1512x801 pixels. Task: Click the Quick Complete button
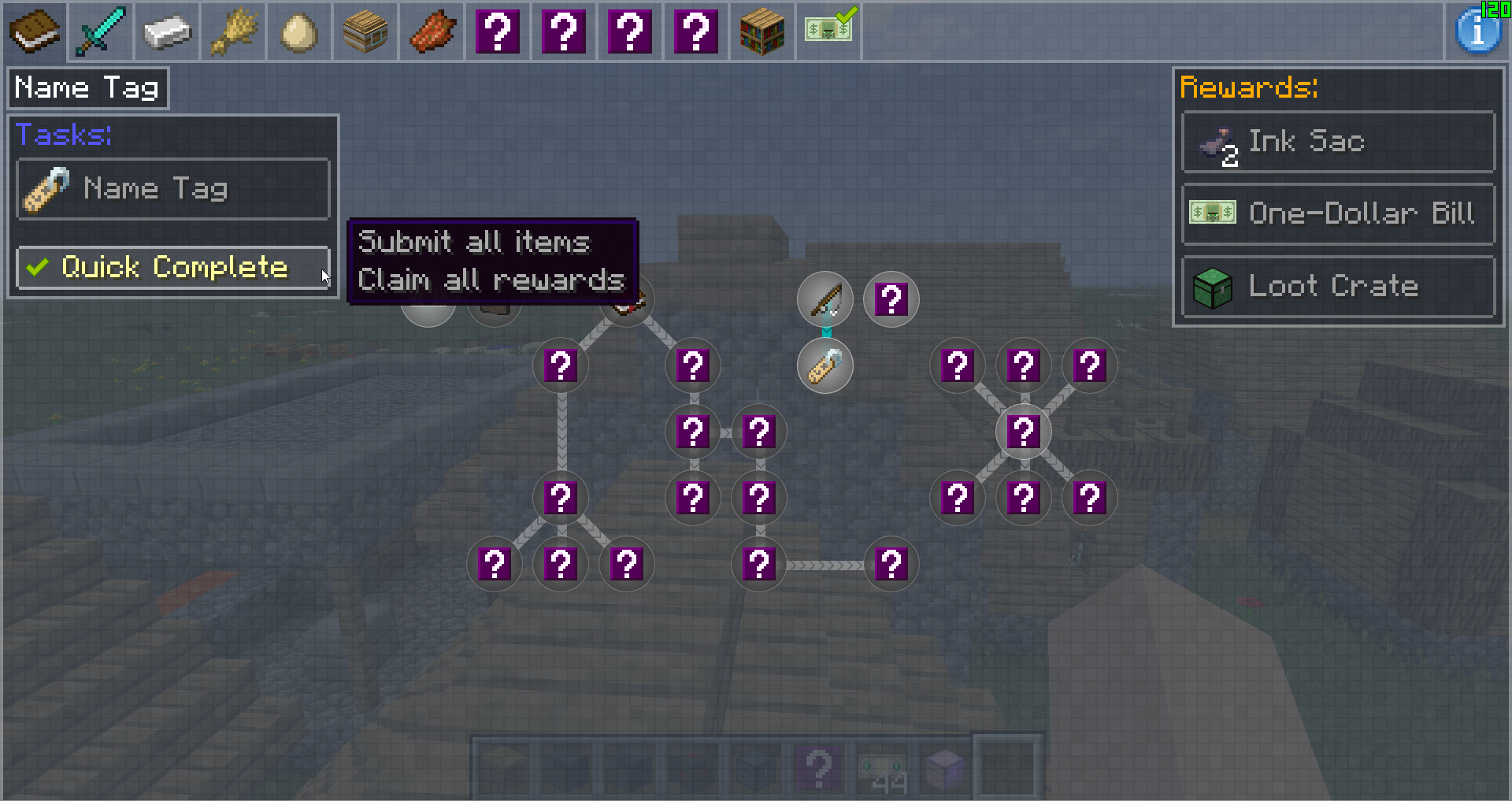click(172, 268)
